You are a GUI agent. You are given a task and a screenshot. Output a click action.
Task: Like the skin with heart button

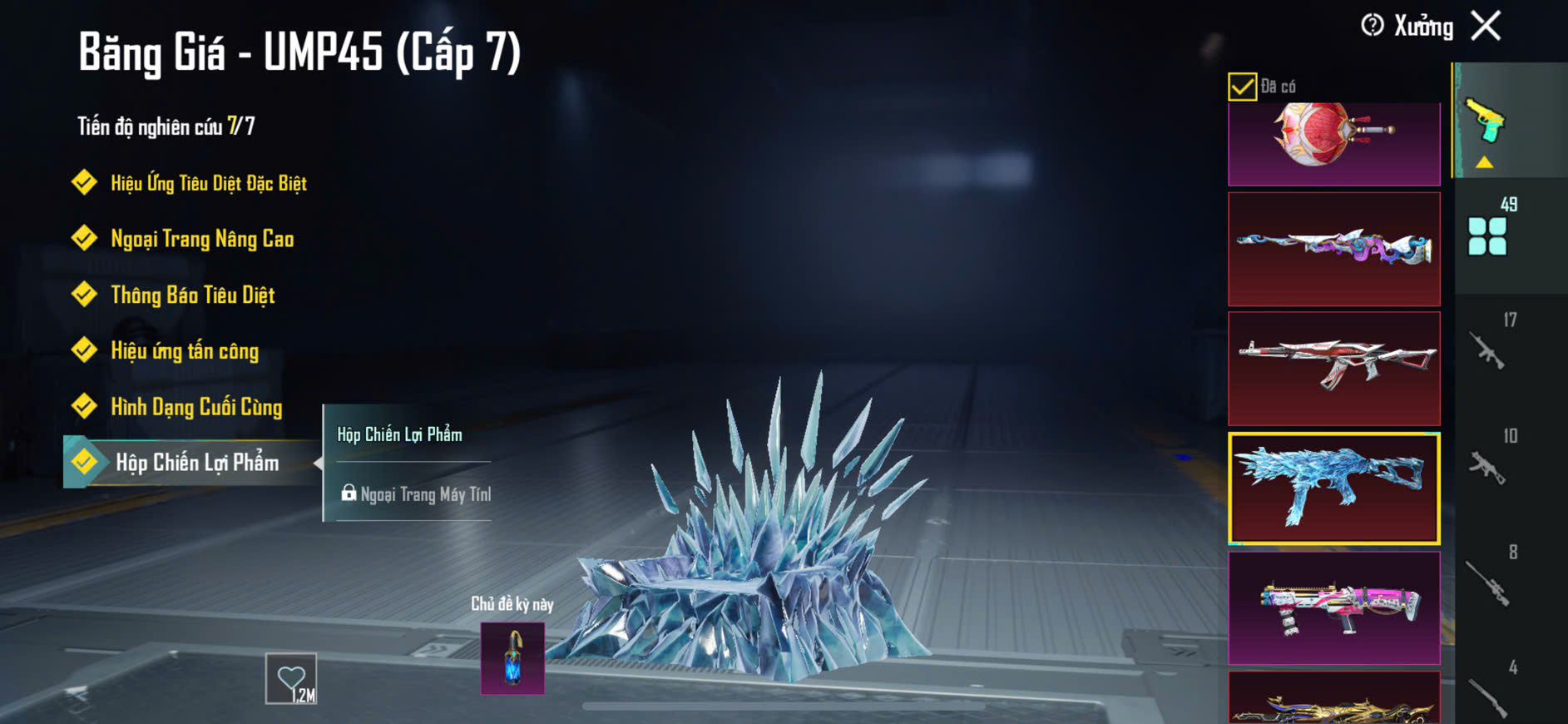[291, 678]
